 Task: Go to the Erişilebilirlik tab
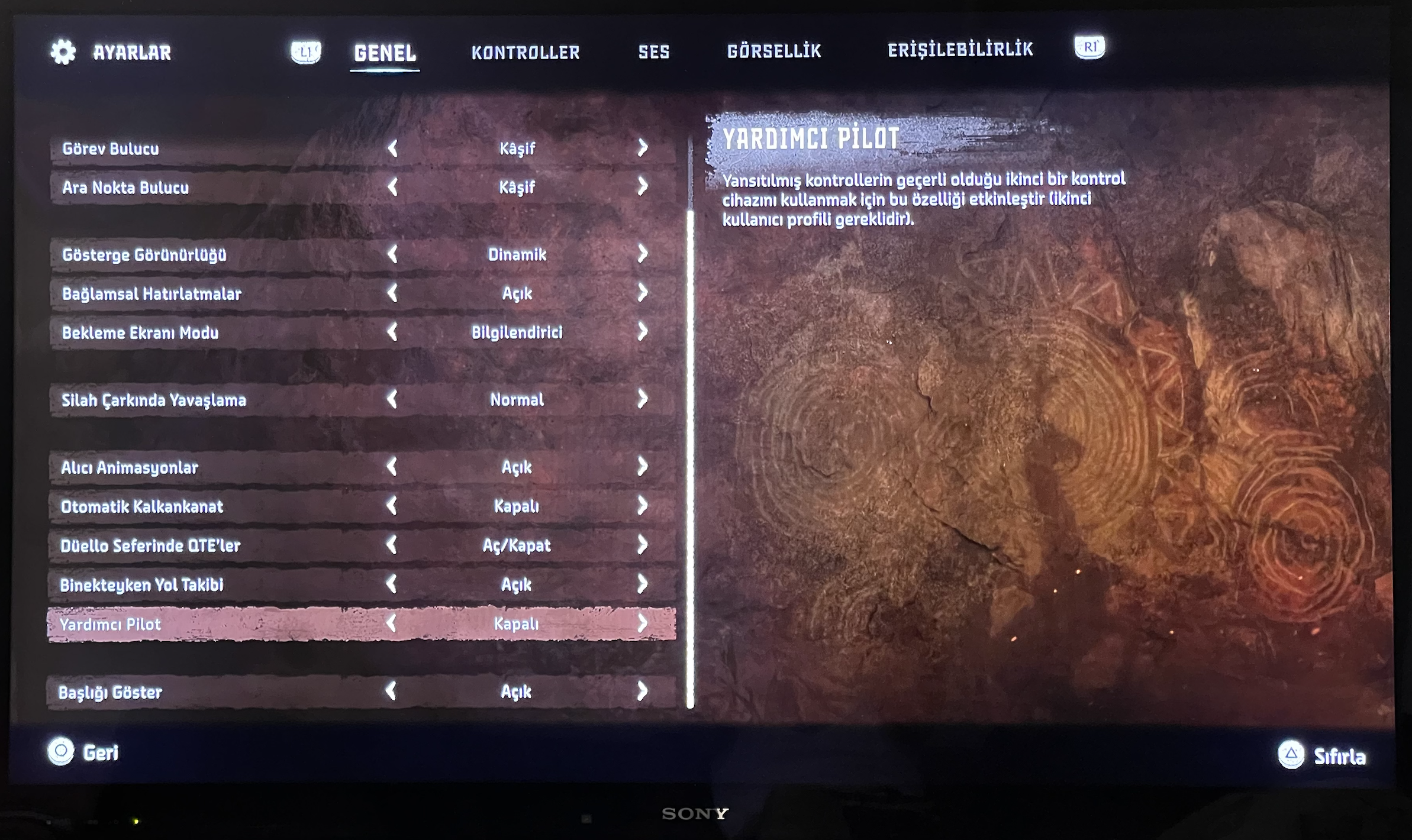pos(960,50)
